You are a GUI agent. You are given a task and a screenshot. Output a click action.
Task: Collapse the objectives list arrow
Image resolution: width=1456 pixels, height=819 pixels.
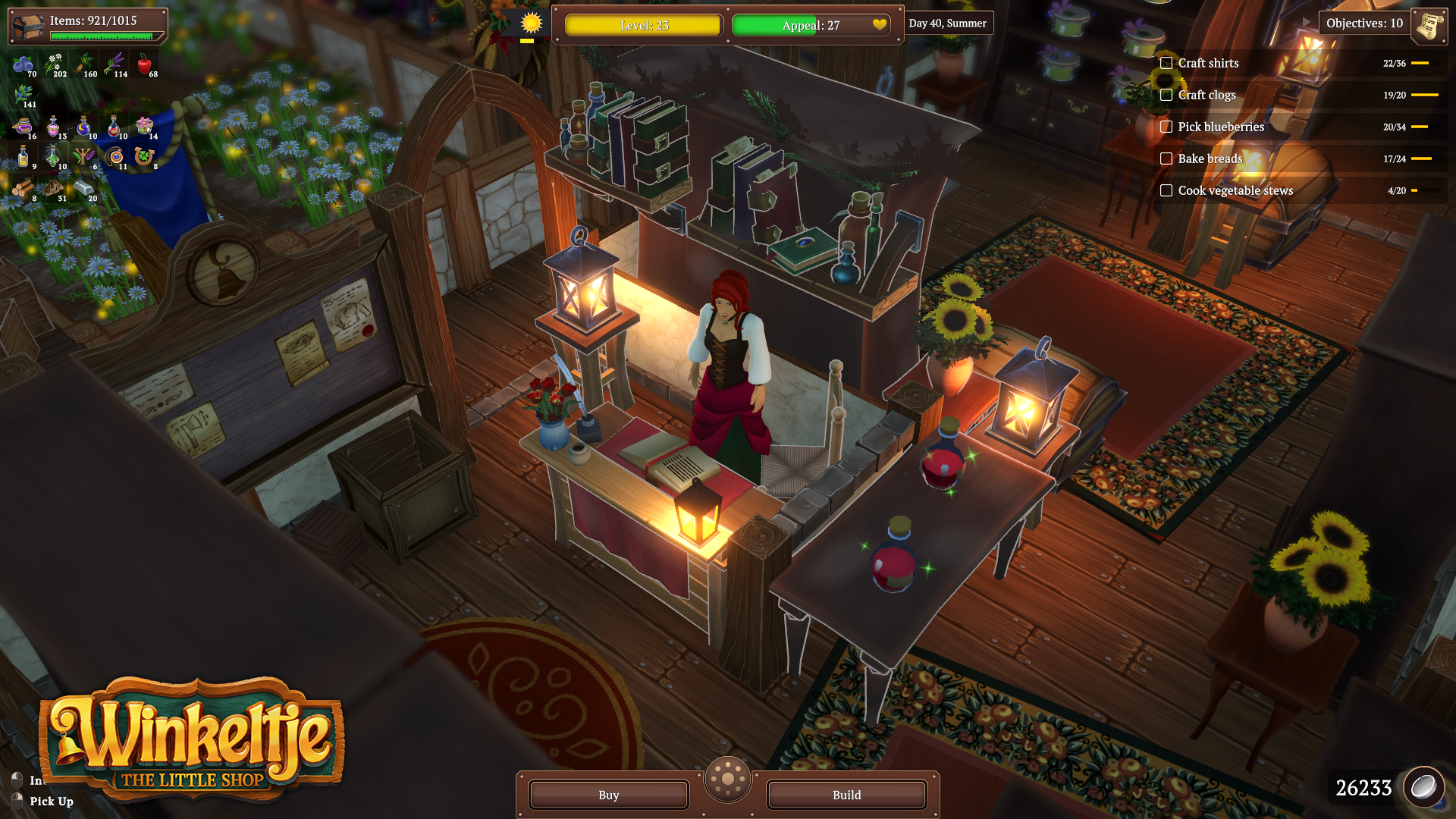pos(1306,23)
